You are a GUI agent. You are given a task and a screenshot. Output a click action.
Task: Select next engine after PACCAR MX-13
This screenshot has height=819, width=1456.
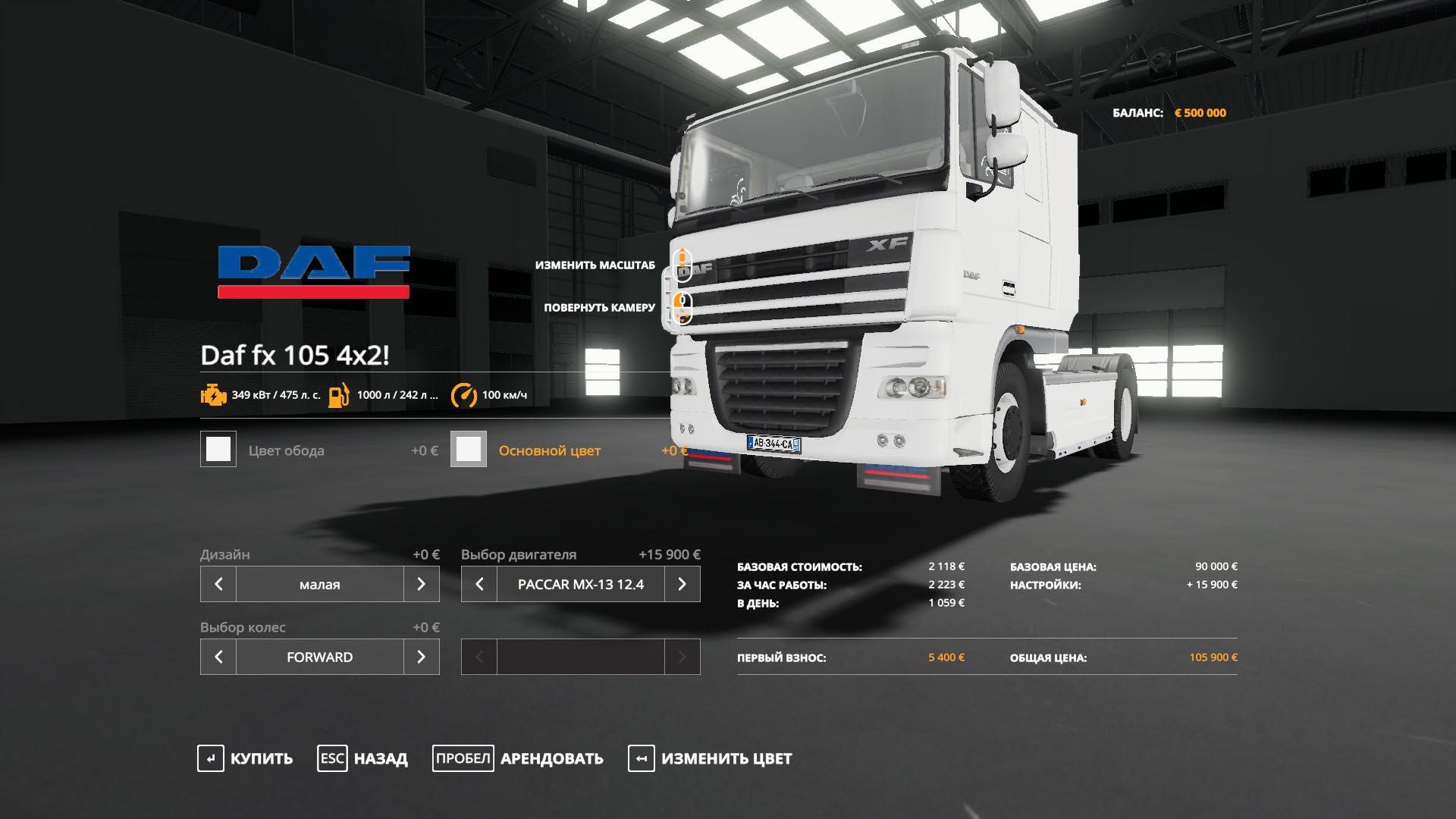(682, 584)
